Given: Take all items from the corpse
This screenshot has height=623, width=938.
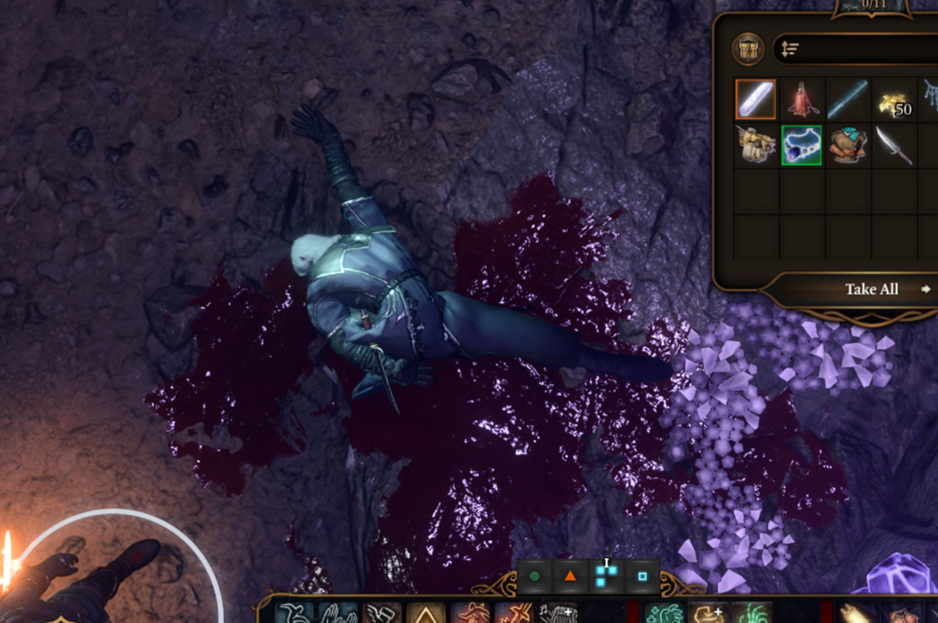Looking at the screenshot, I should (872, 289).
